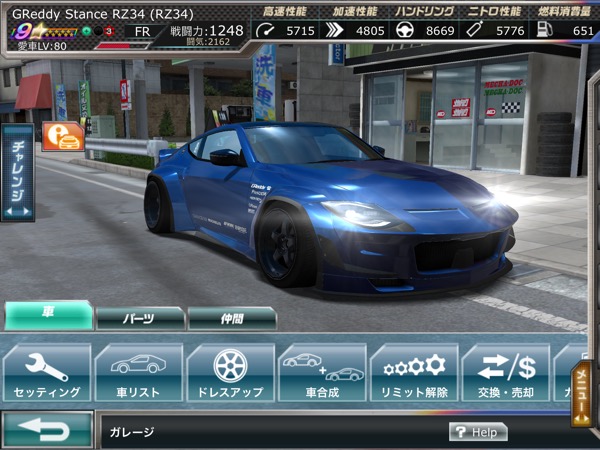Switch to the 車 tab
Image resolution: width=600 pixels, height=450 pixels.
(x=47, y=316)
